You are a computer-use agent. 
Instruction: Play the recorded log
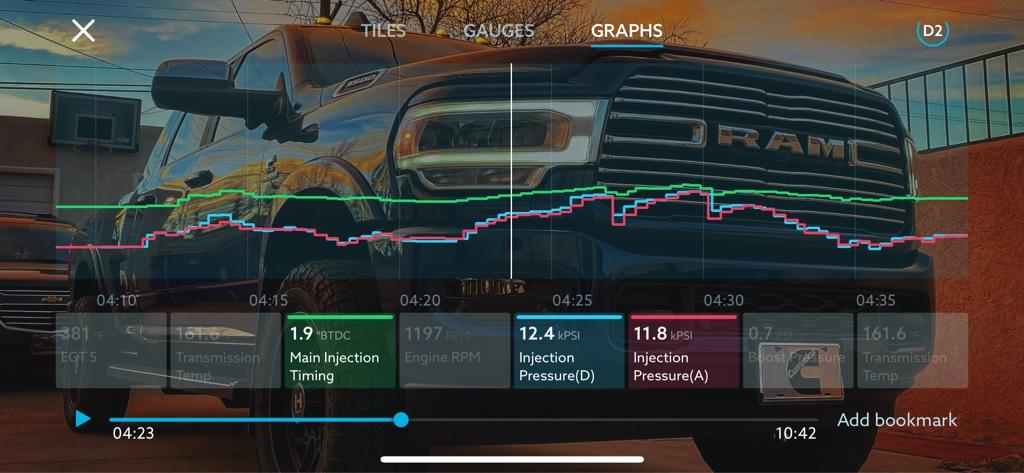click(83, 420)
